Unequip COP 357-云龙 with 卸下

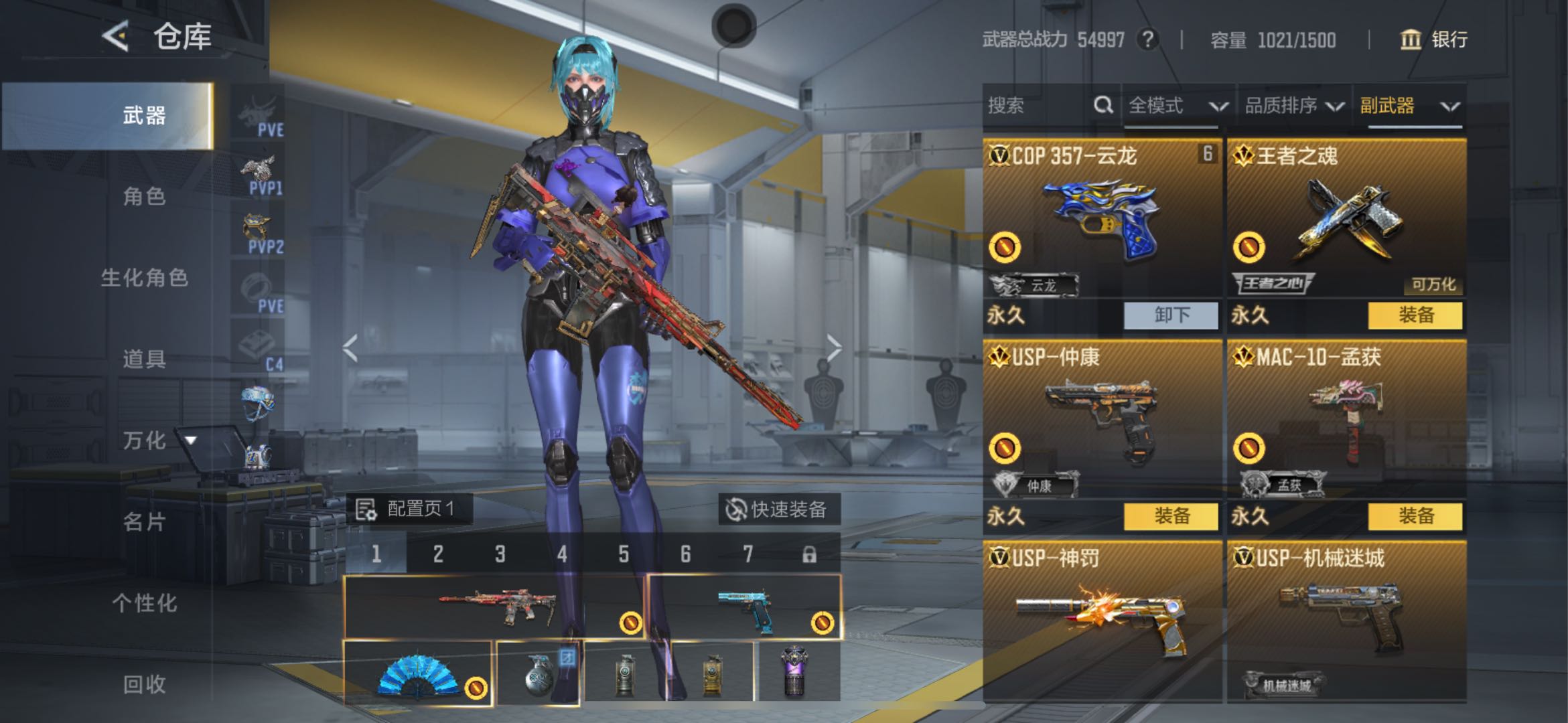pyautogui.click(x=1171, y=315)
